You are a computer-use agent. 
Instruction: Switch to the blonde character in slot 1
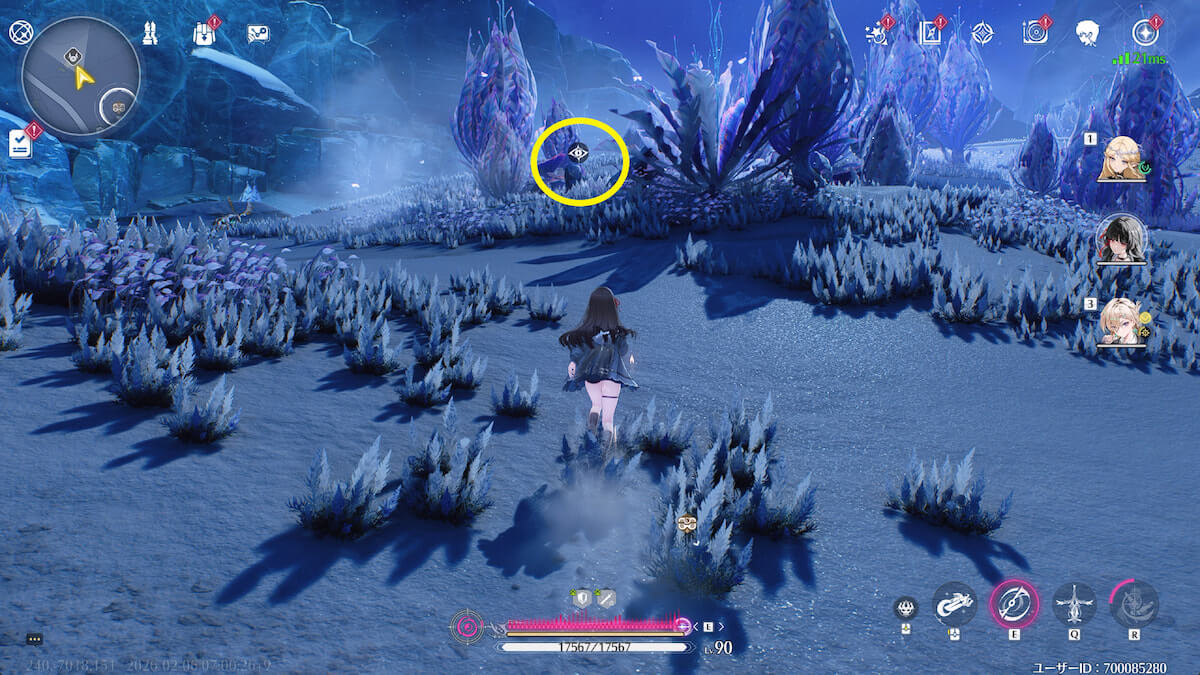(x=1122, y=159)
